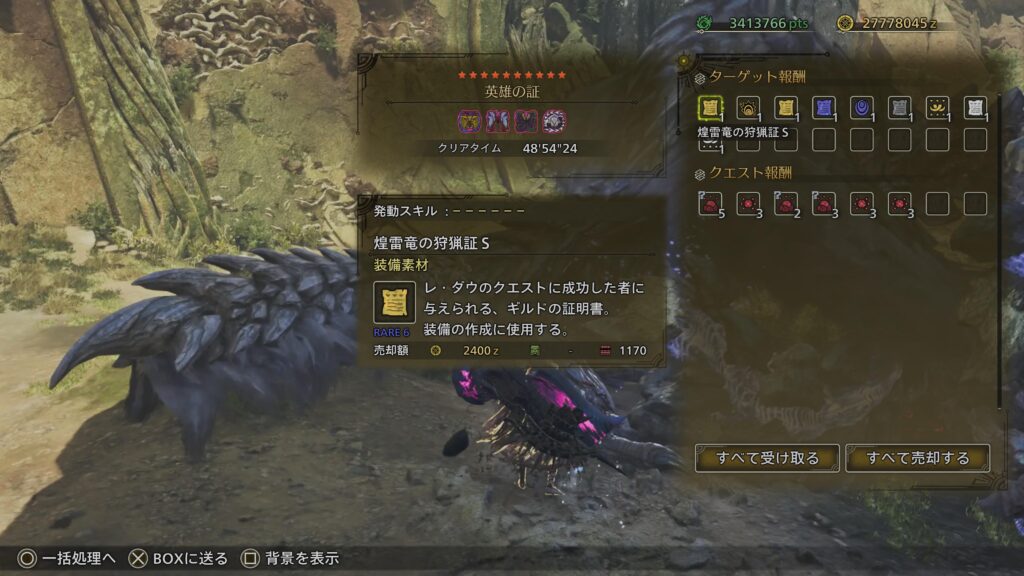Pick the red quest reward with quantity 5
1024x576 pixels.
click(x=711, y=204)
